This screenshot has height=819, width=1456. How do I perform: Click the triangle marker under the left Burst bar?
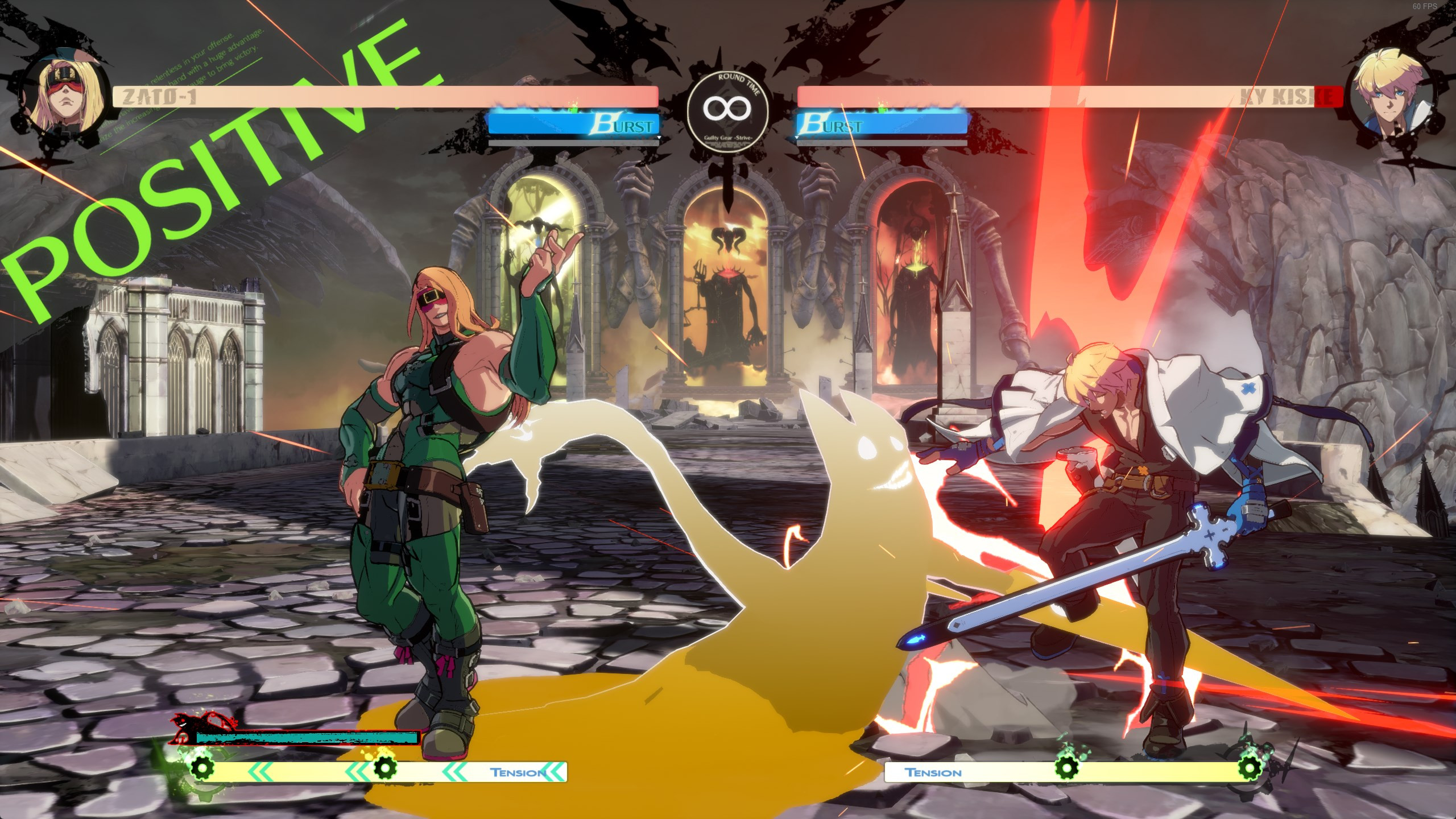[659, 138]
